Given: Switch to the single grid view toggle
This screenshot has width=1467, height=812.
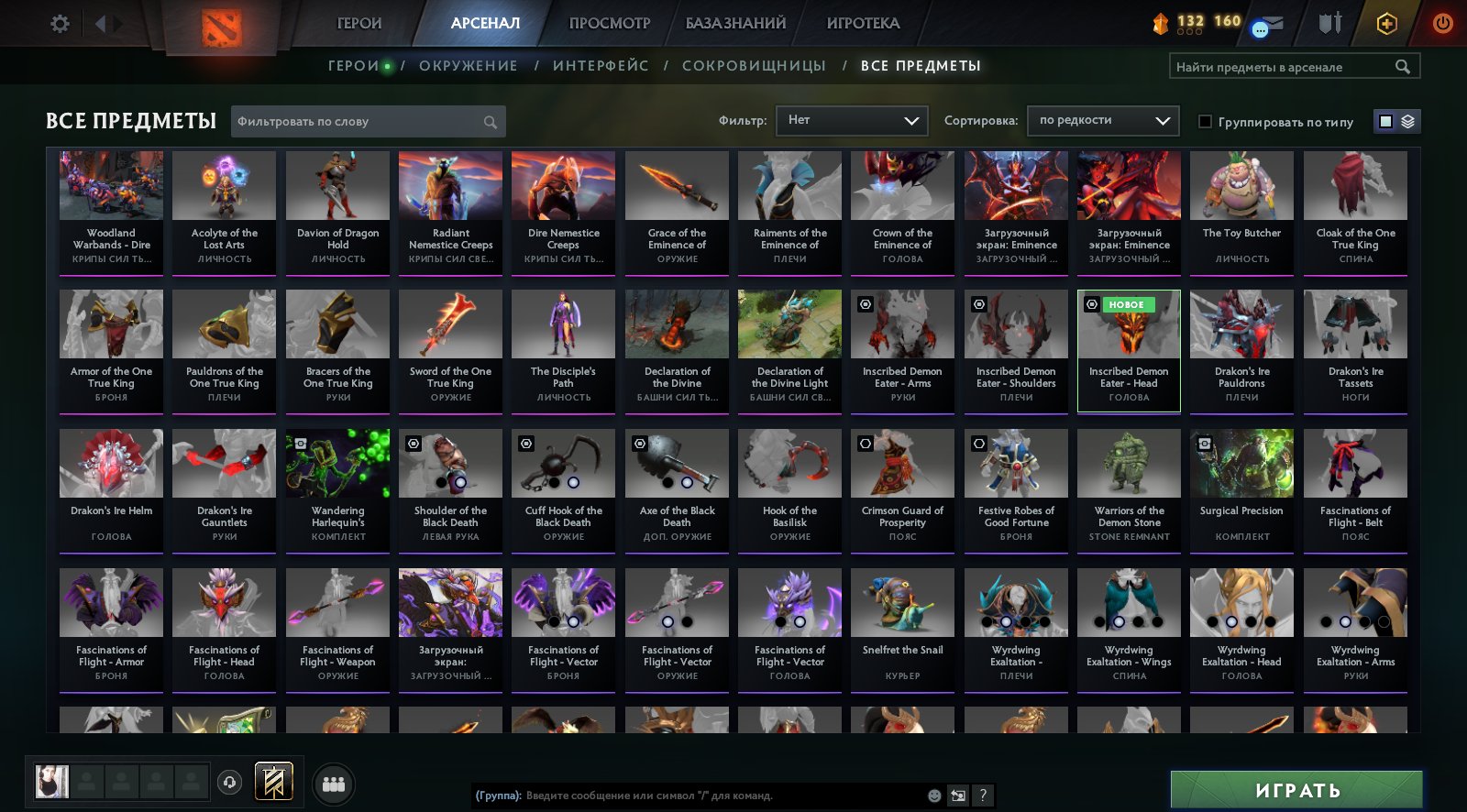Looking at the screenshot, I should (x=1384, y=120).
